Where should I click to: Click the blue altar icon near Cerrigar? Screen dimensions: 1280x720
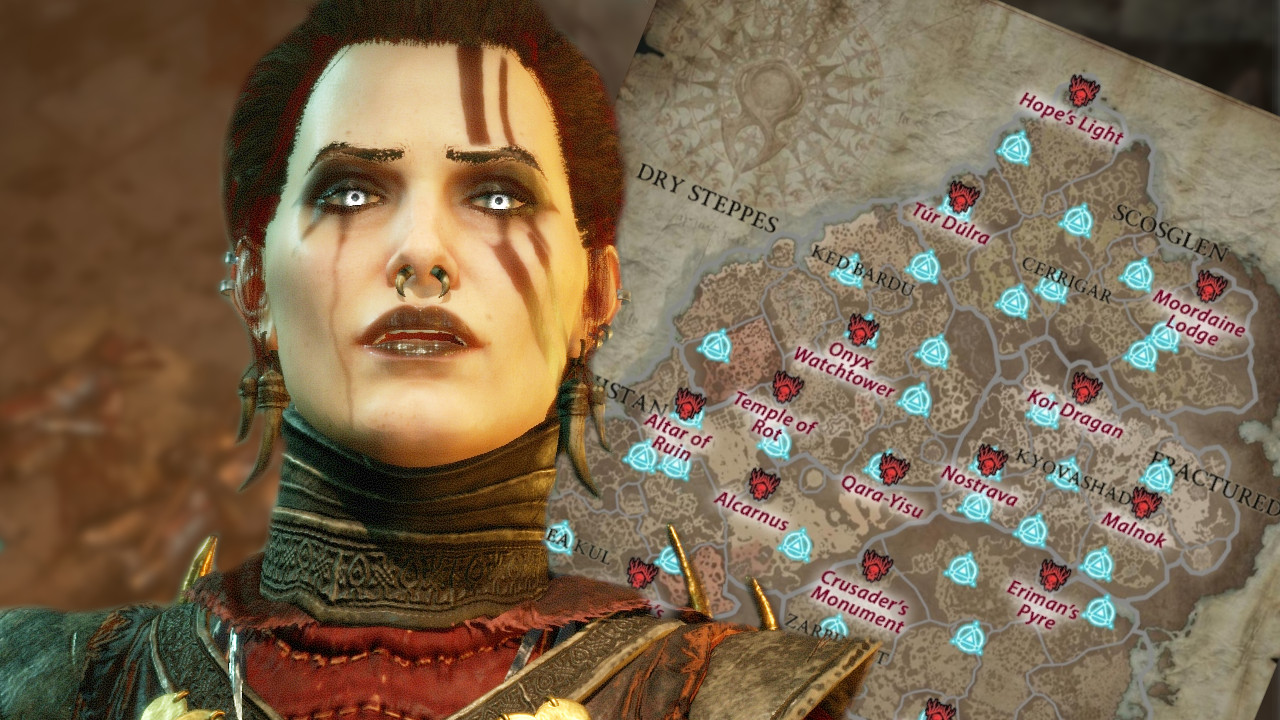[1052, 292]
